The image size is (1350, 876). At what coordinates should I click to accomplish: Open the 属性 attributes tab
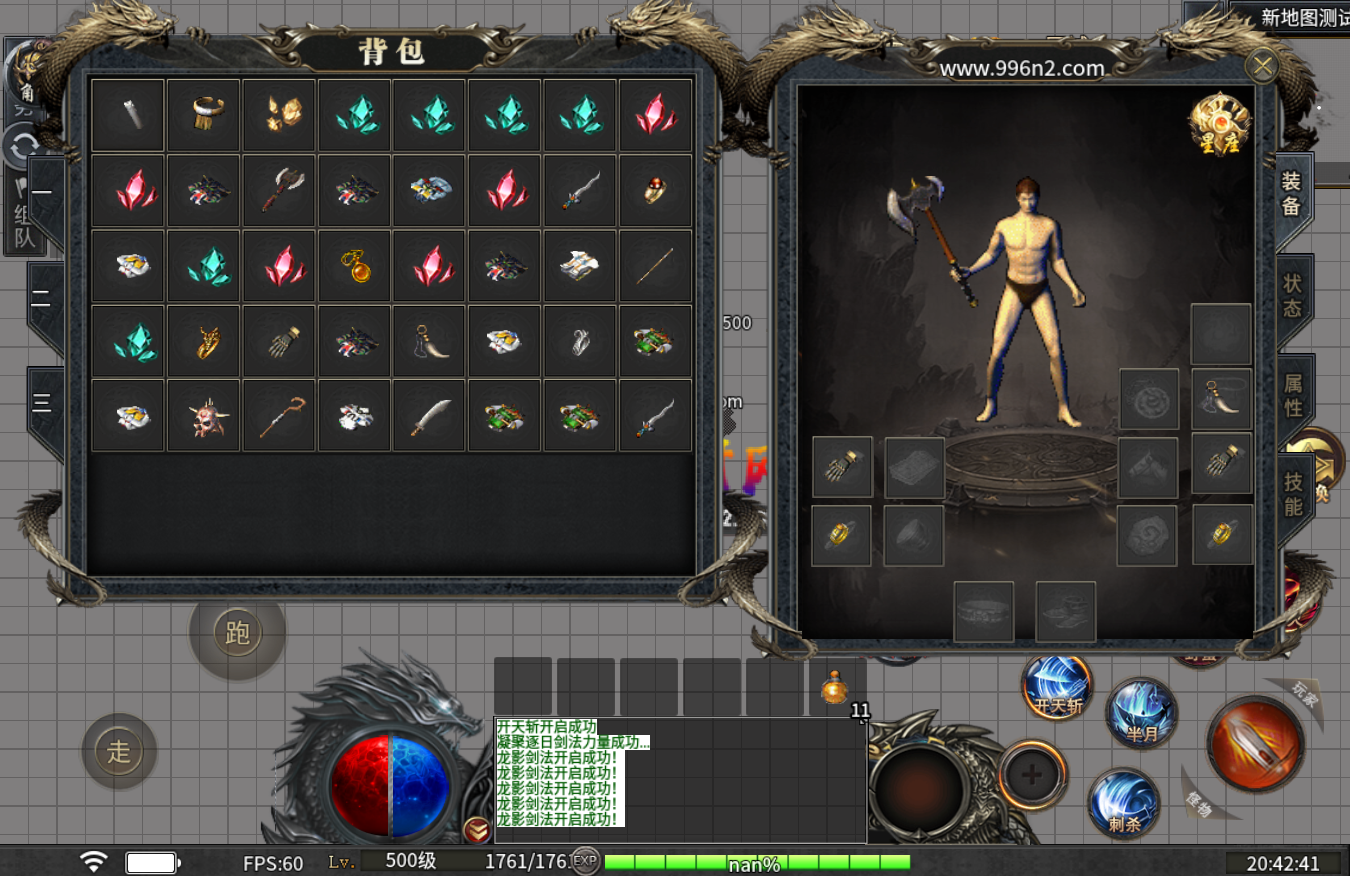1293,395
